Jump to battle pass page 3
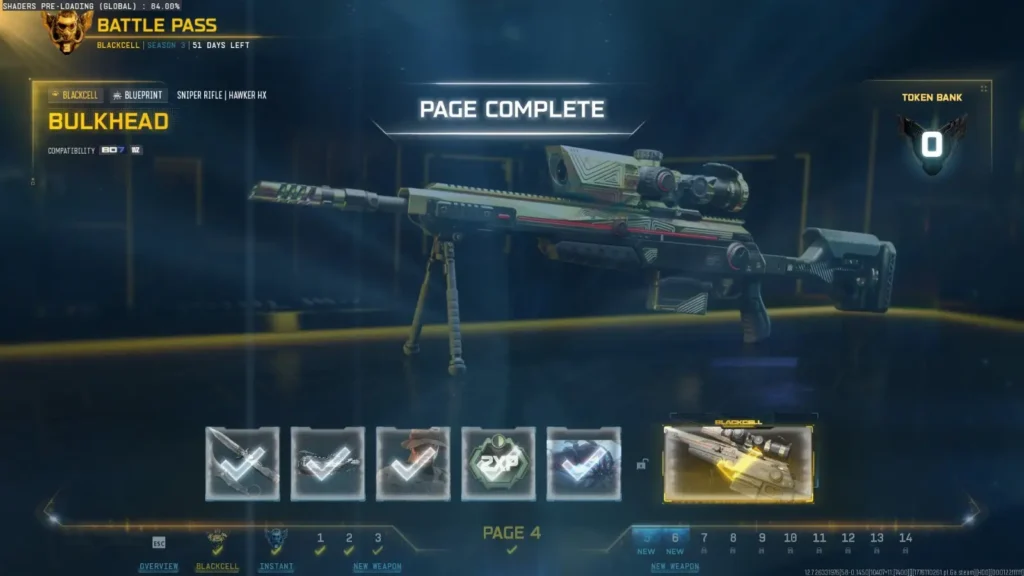Viewport: 1024px width, 576px height. [x=378, y=542]
